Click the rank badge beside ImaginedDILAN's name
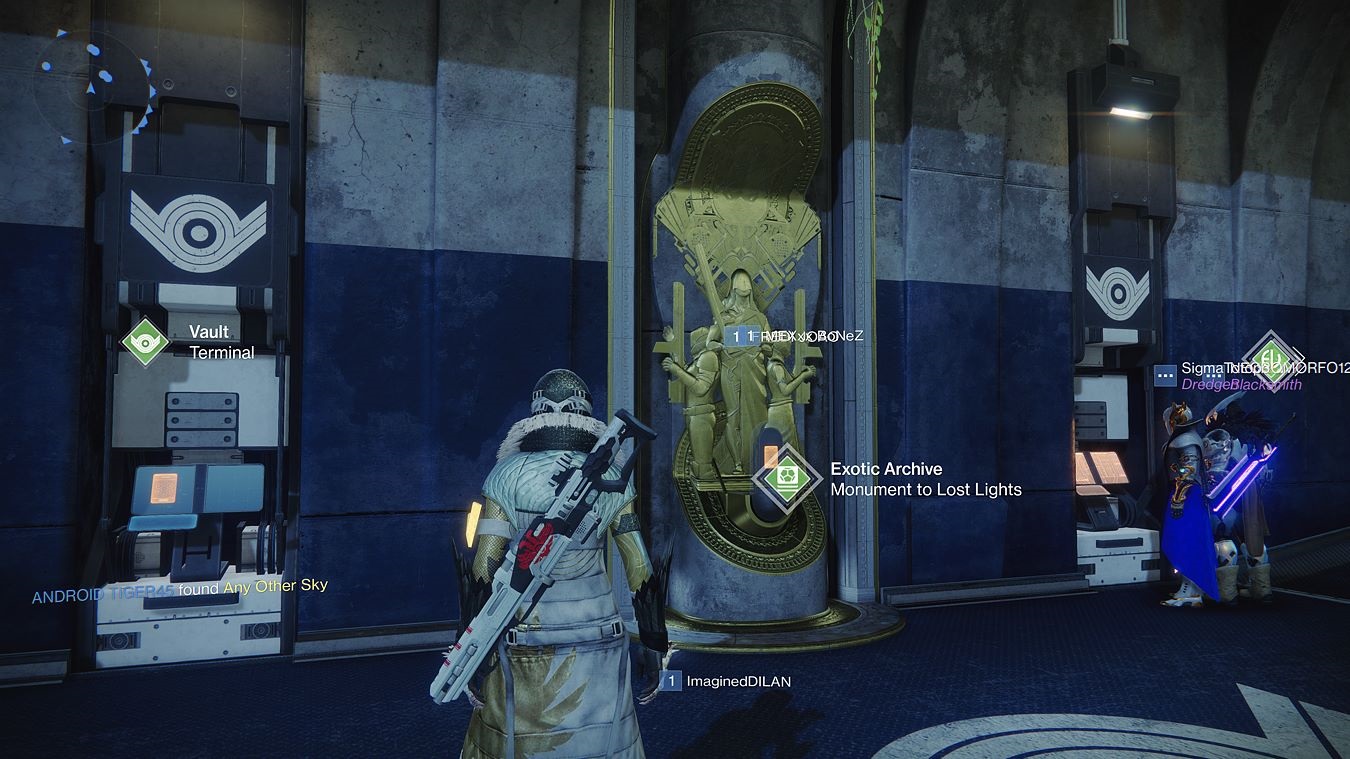The image size is (1350, 759). pyautogui.click(x=671, y=681)
